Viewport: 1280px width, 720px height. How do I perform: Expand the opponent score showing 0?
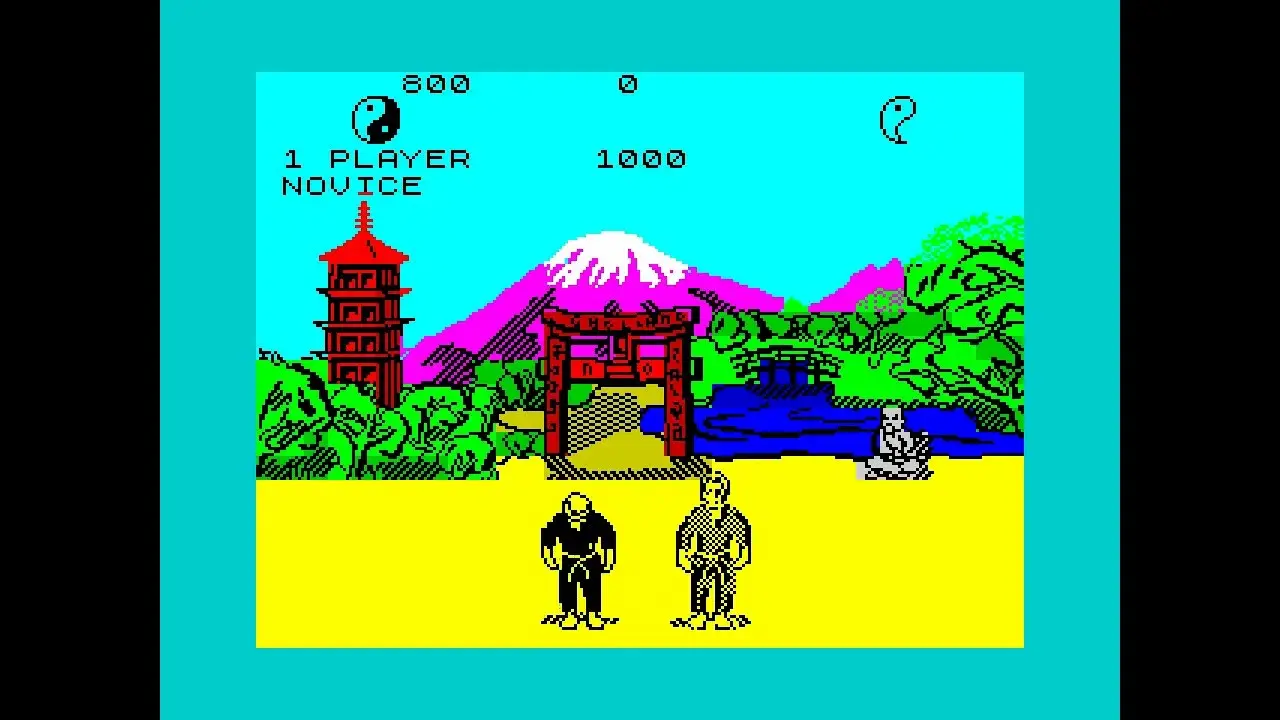(x=629, y=85)
